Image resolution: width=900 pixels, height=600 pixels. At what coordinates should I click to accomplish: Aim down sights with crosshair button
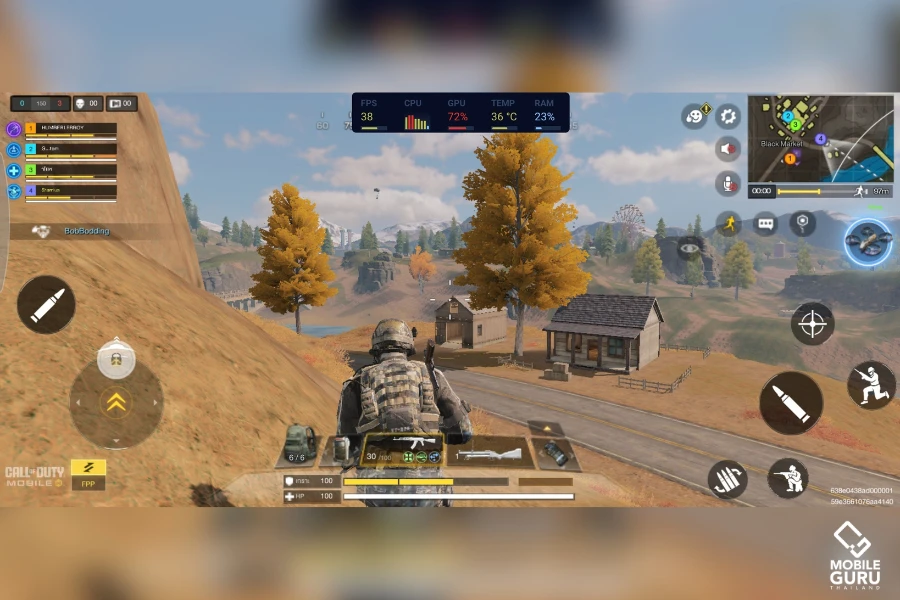(812, 323)
